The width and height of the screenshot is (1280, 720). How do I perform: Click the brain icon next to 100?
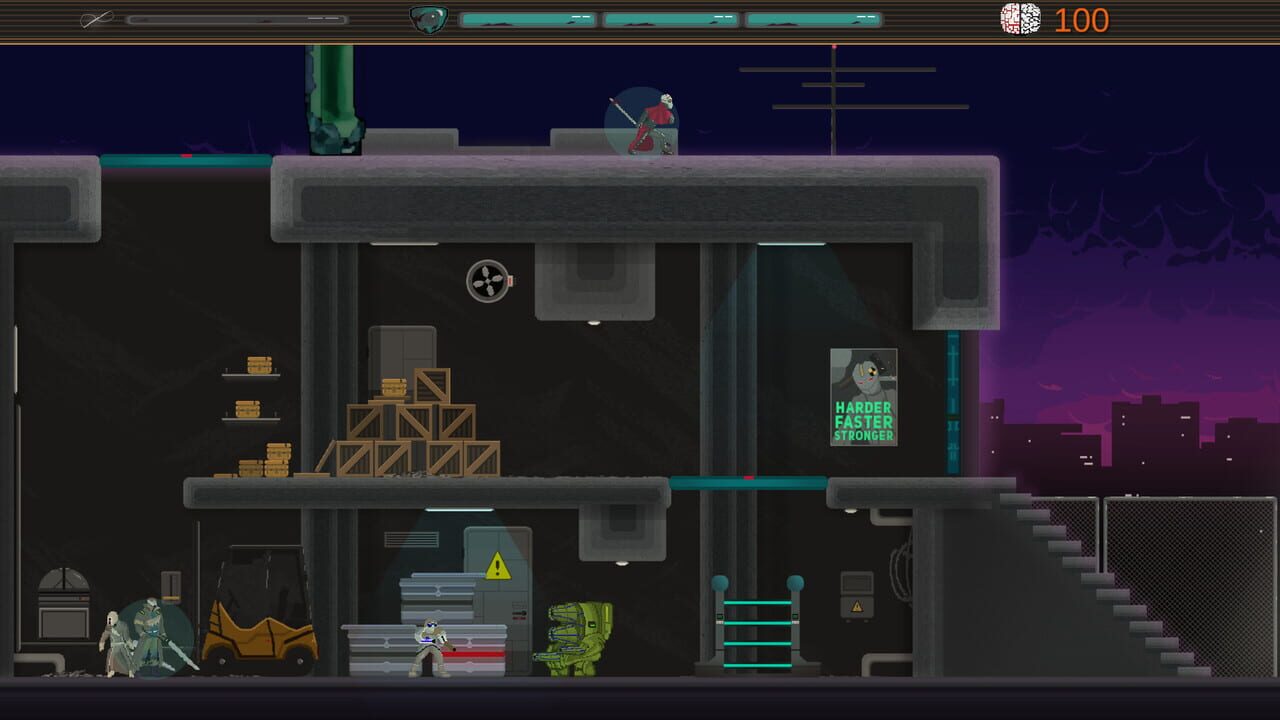[1022, 19]
